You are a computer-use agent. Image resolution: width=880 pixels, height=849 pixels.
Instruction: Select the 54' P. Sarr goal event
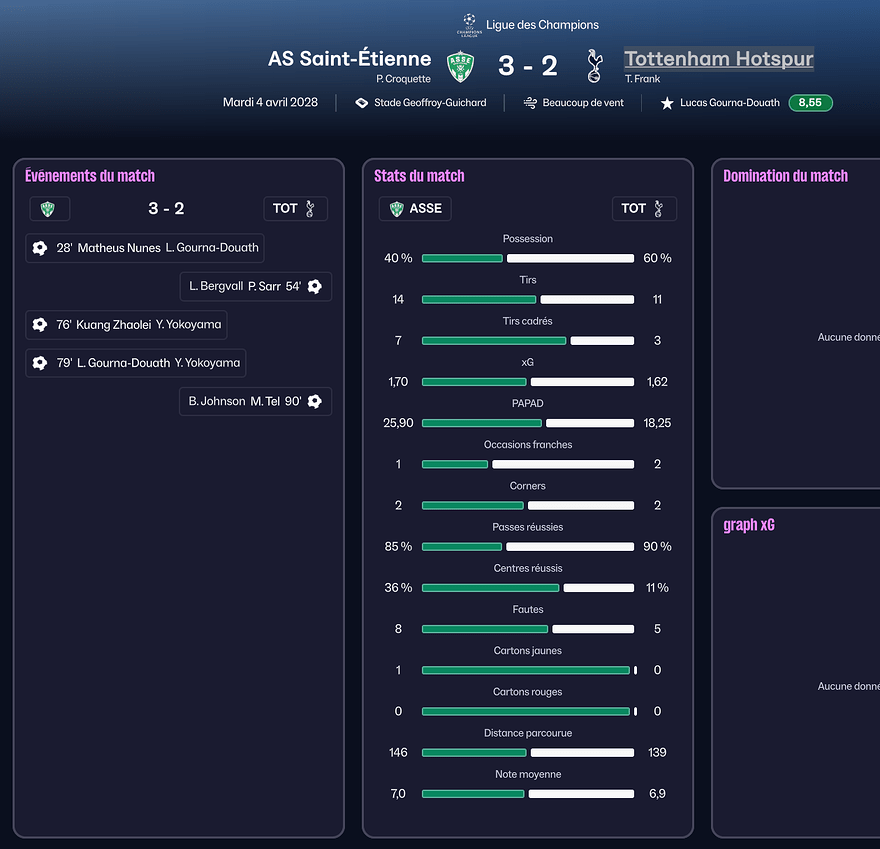[255, 287]
